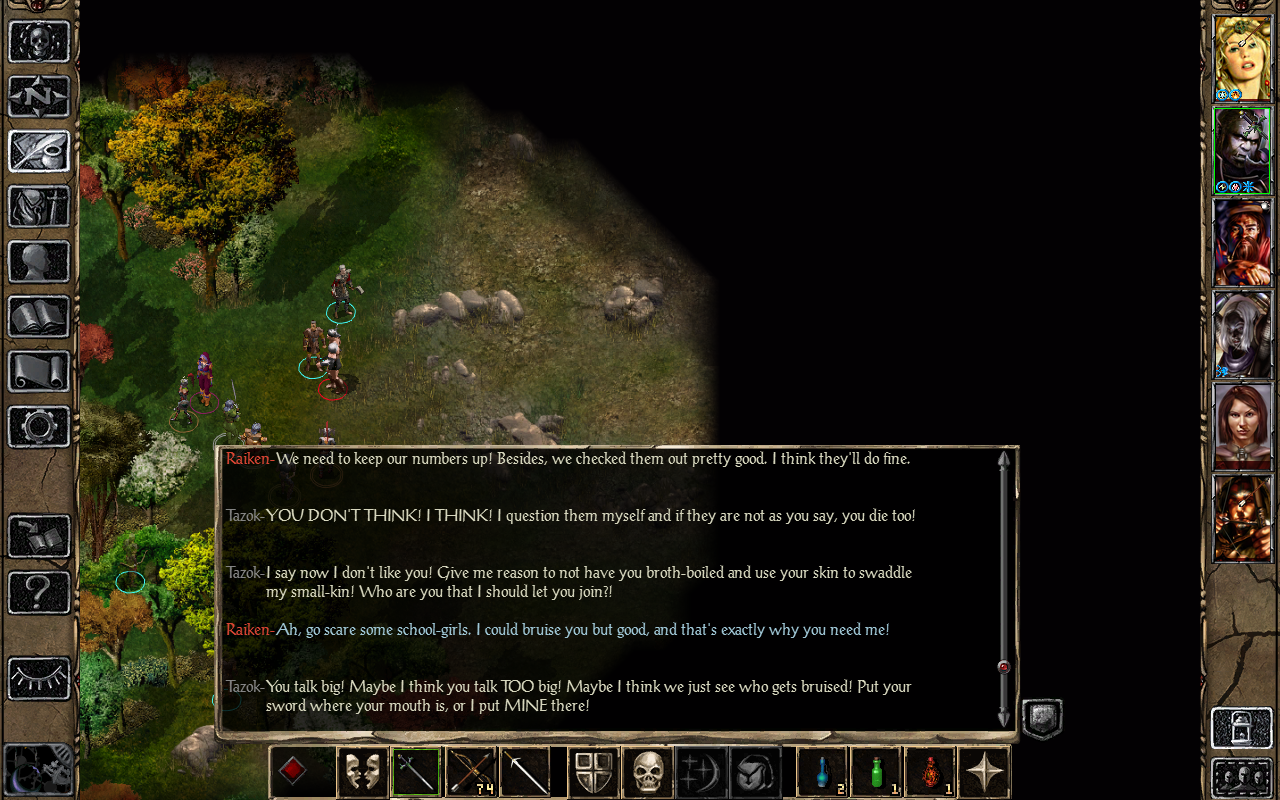Use the blue potion quick slot
The image size is (1280, 800).
pyautogui.click(x=822, y=772)
